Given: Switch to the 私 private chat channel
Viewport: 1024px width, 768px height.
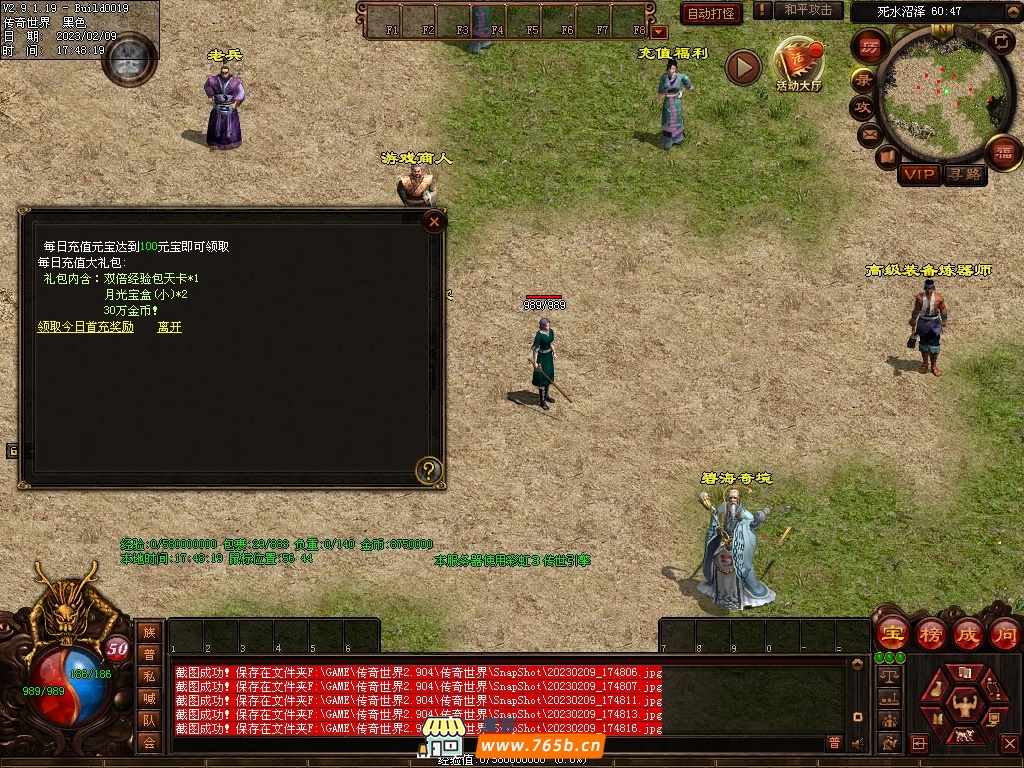Looking at the screenshot, I should click(x=149, y=676).
